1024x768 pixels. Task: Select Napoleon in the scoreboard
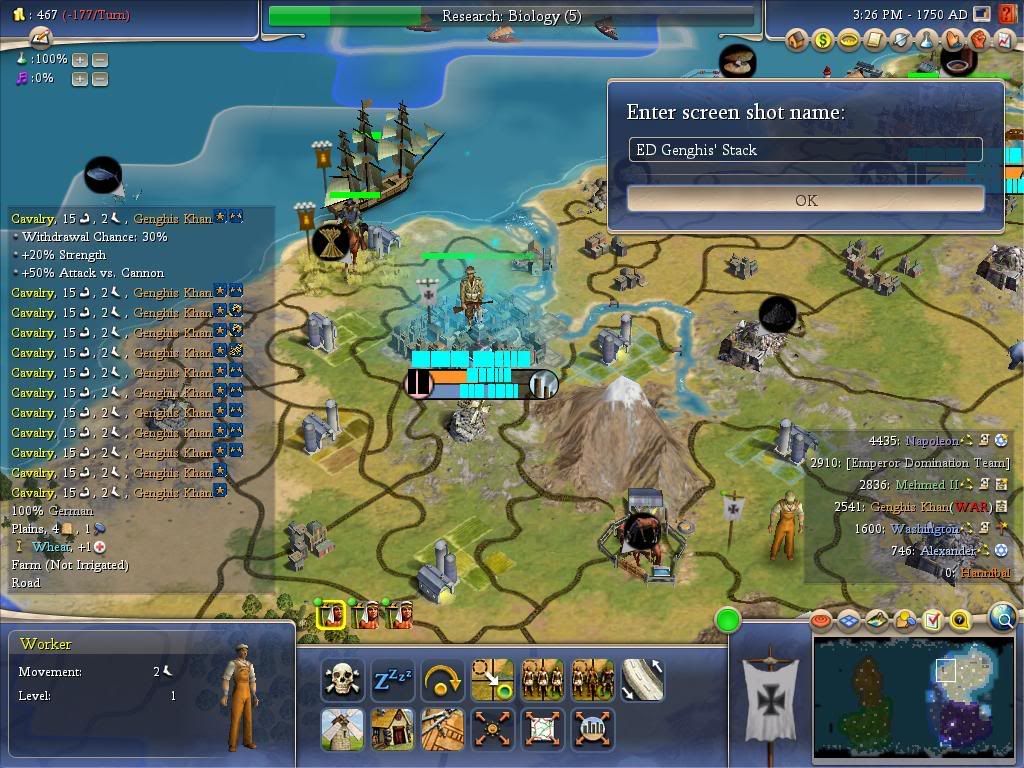(930, 441)
